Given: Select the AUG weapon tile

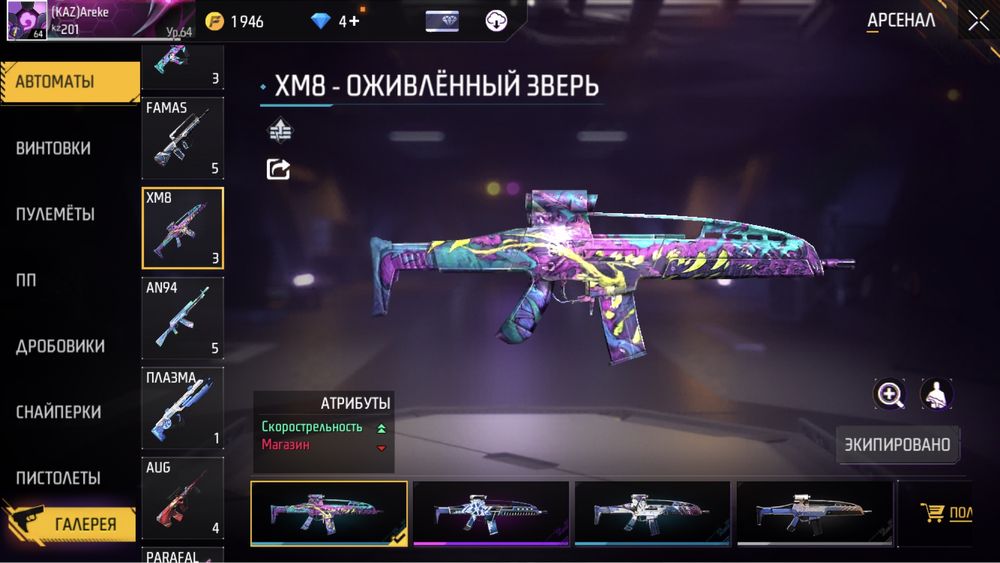Looking at the screenshot, I should (x=182, y=498).
